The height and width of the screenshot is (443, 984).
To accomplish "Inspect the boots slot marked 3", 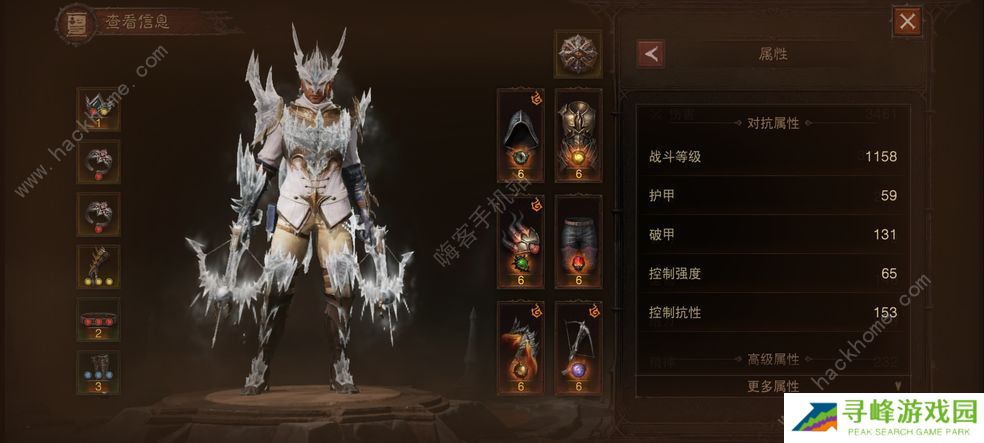I will [98, 371].
